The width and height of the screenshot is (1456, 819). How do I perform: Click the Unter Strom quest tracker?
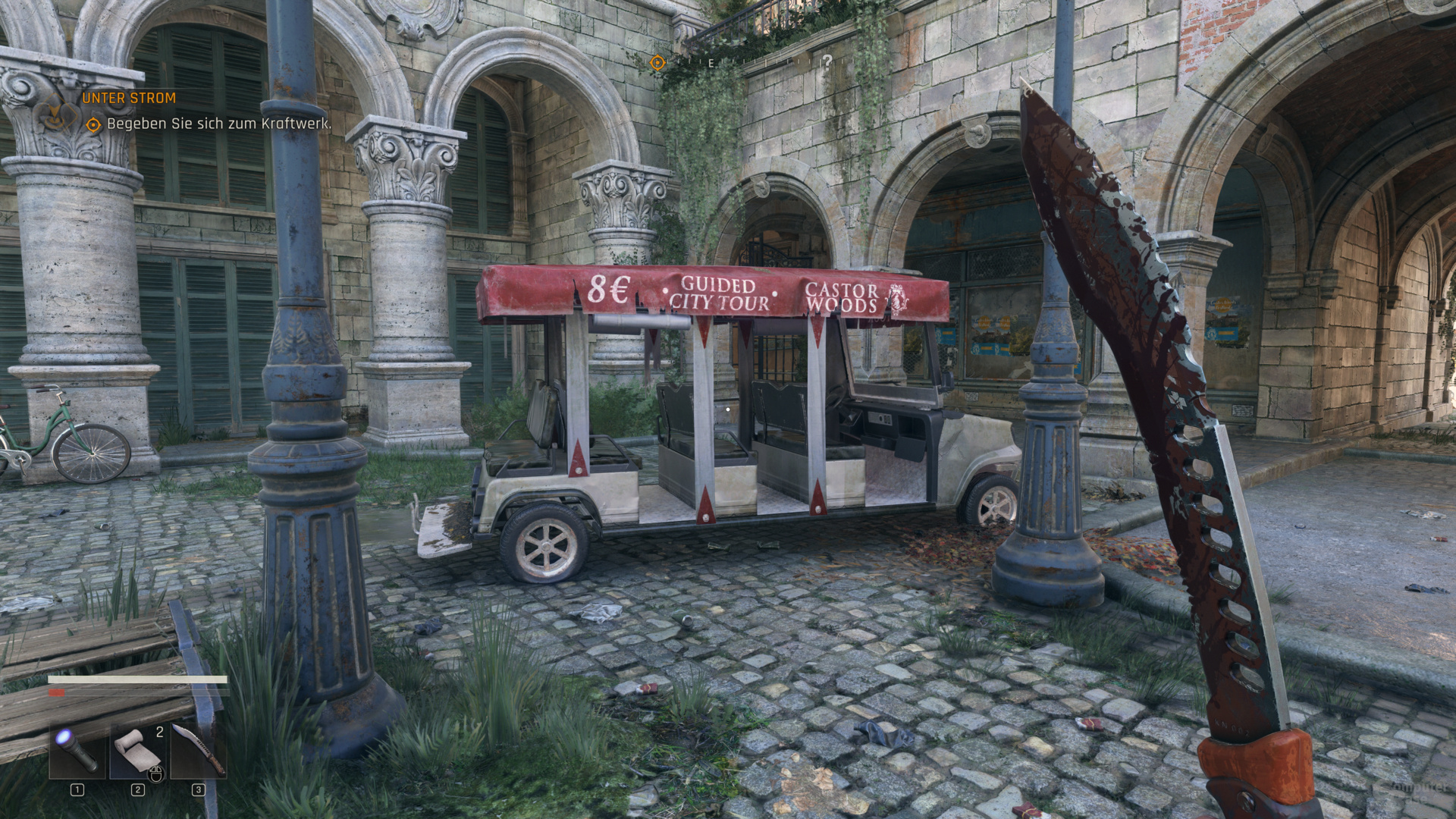click(129, 98)
